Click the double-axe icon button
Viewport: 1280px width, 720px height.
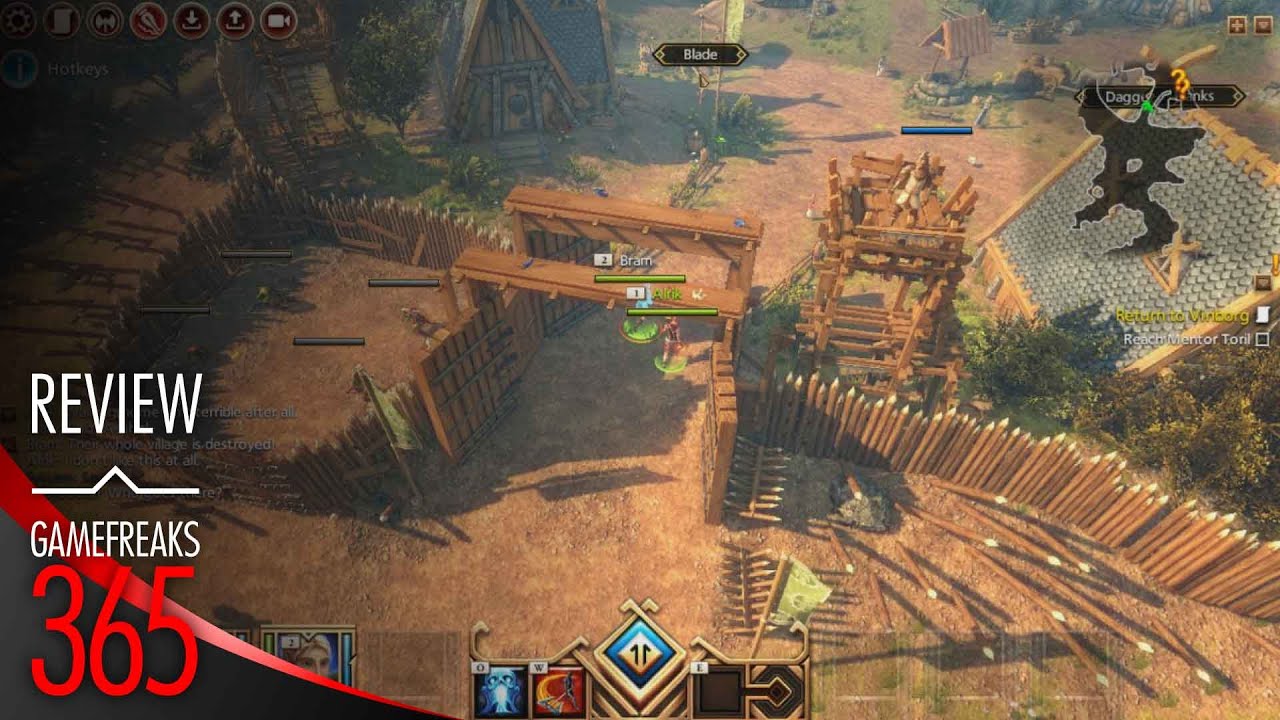(105, 20)
